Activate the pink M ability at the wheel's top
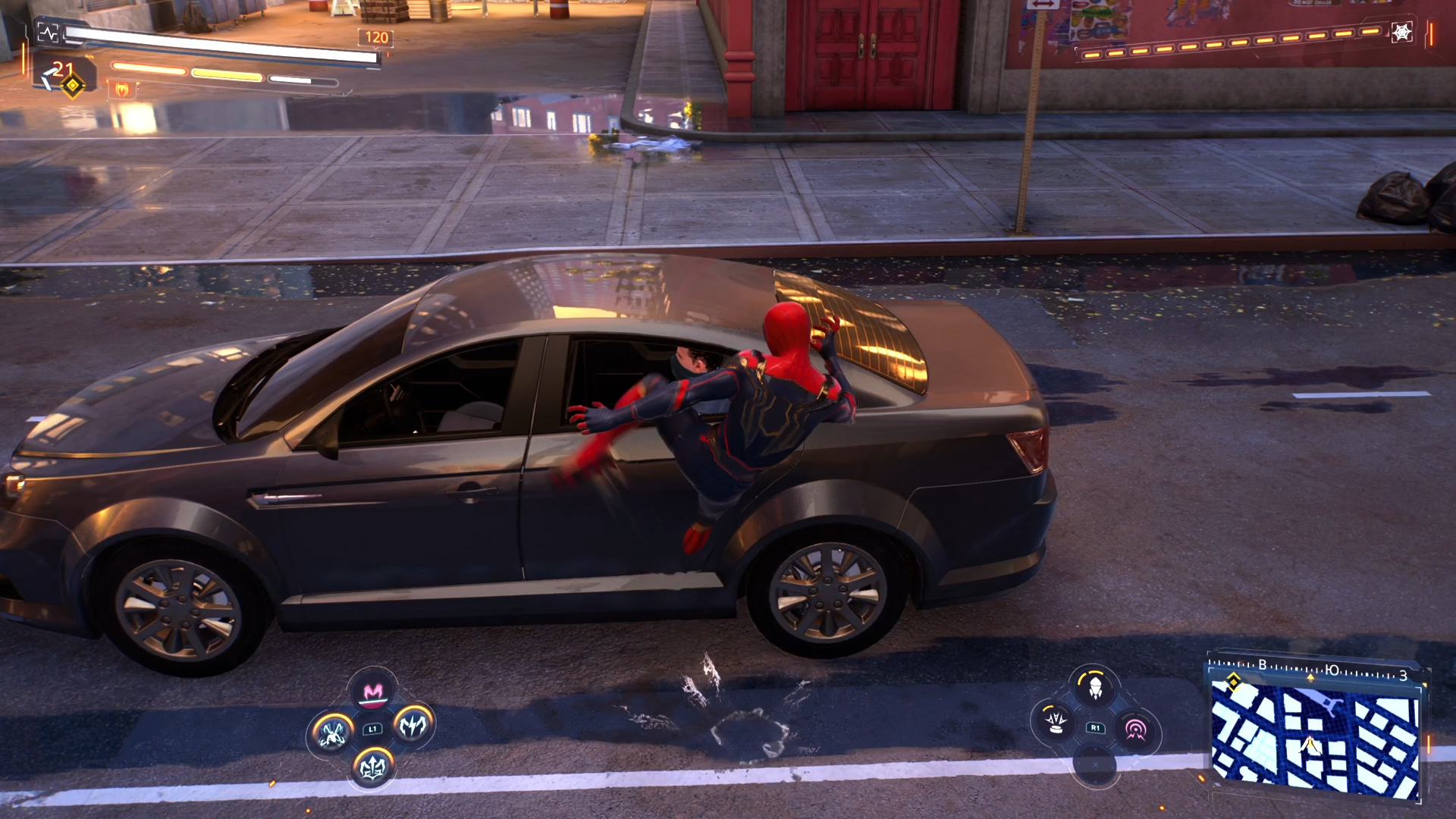1456x819 pixels. [372, 692]
